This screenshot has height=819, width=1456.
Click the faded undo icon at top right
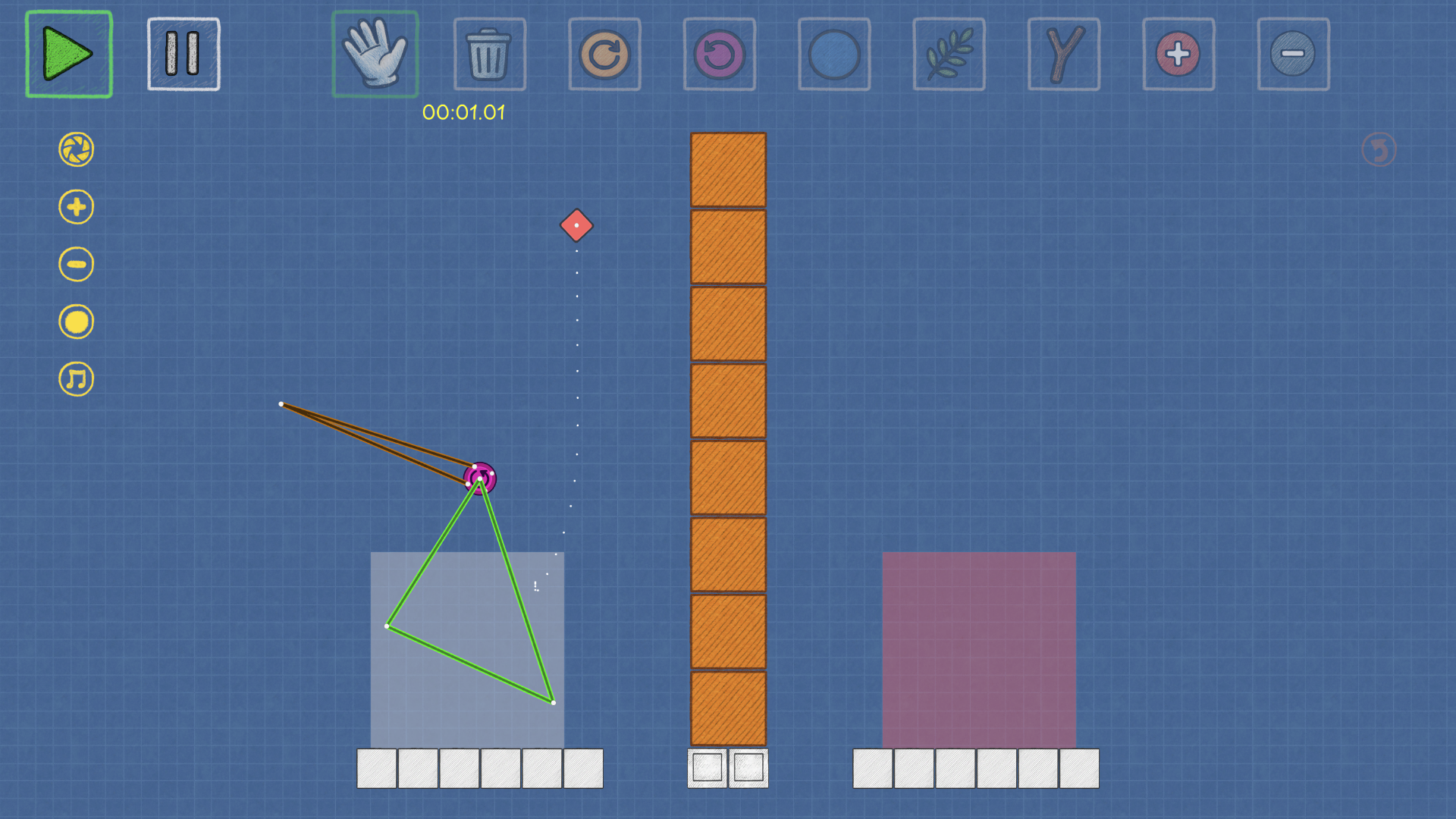(1379, 149)
